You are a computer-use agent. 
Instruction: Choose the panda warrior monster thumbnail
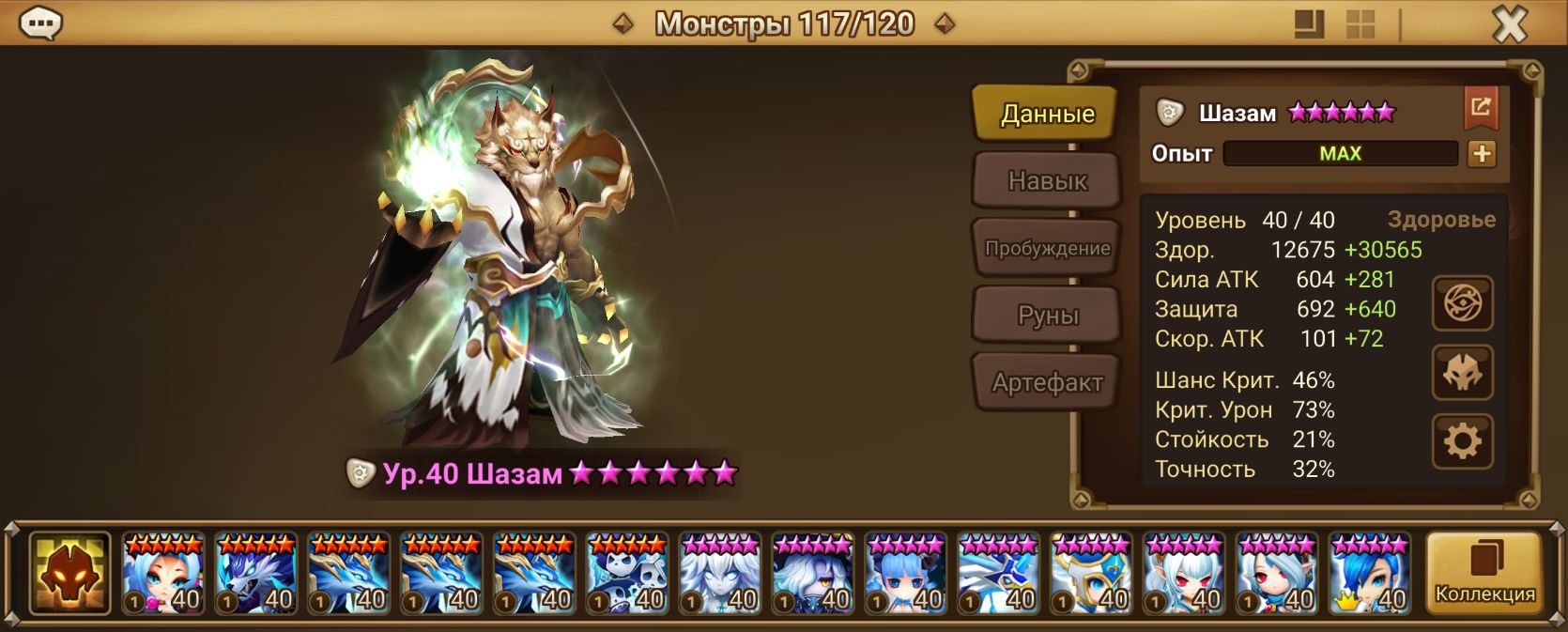point(627,573)
